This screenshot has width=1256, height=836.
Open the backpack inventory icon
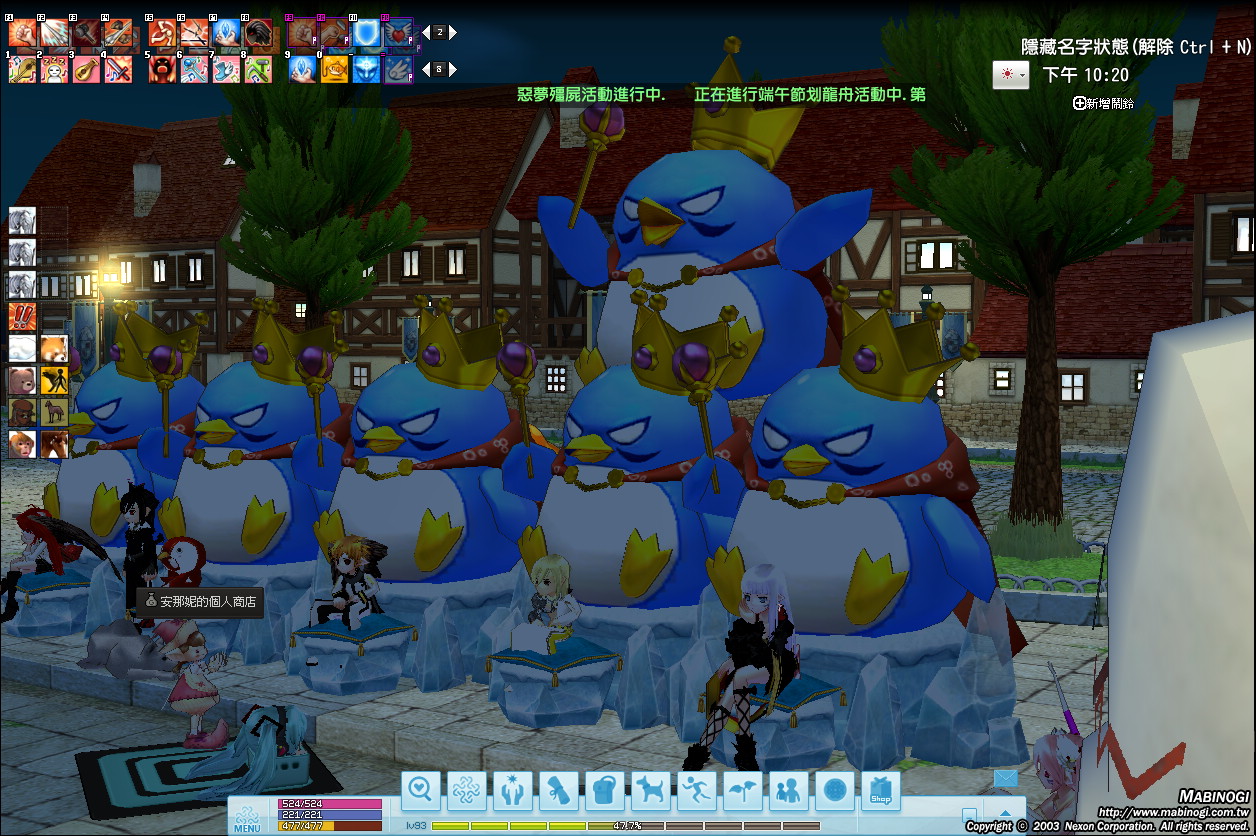(x=605, y=791)
